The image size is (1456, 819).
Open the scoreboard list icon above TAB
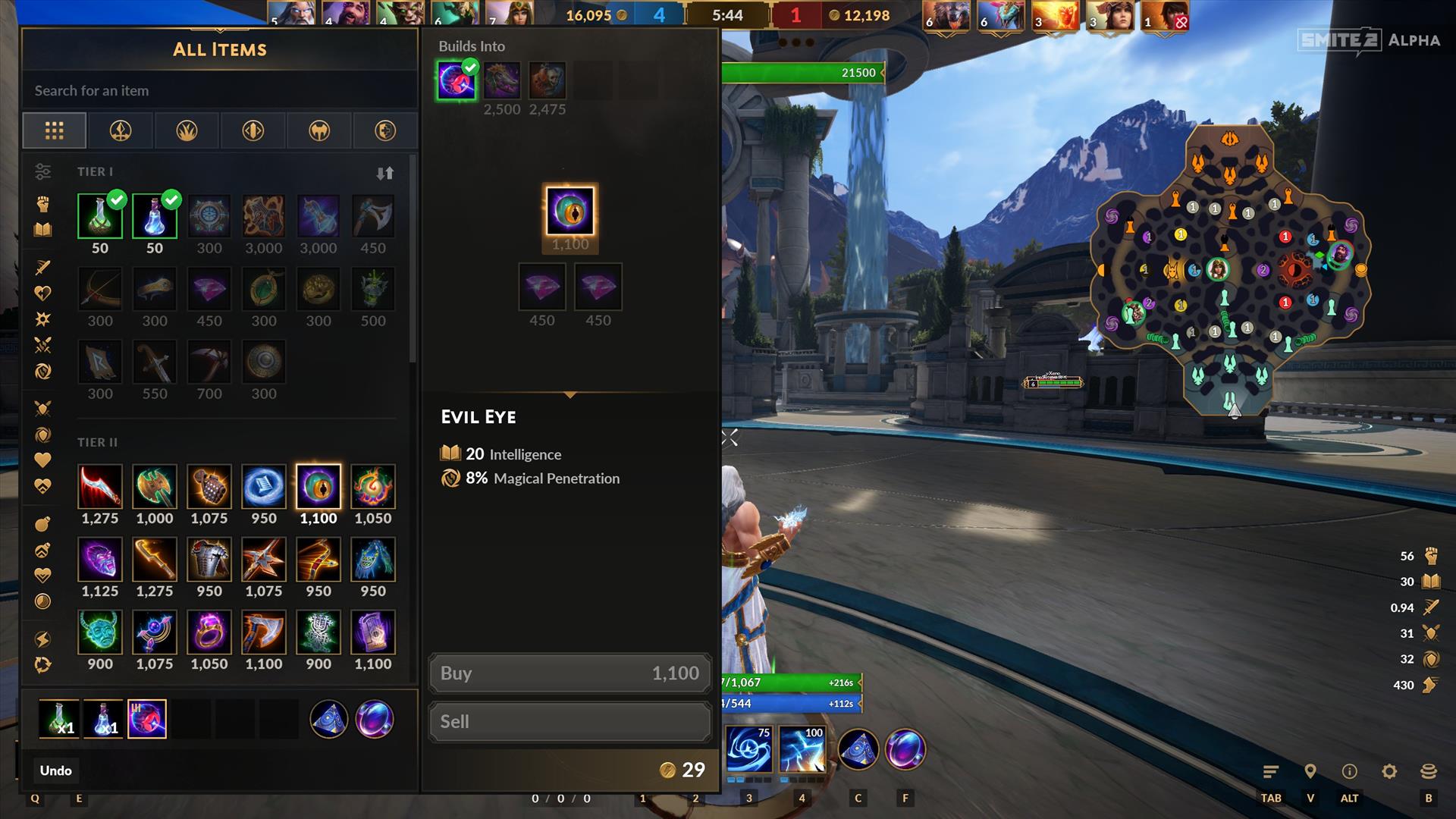(1271, 771)
